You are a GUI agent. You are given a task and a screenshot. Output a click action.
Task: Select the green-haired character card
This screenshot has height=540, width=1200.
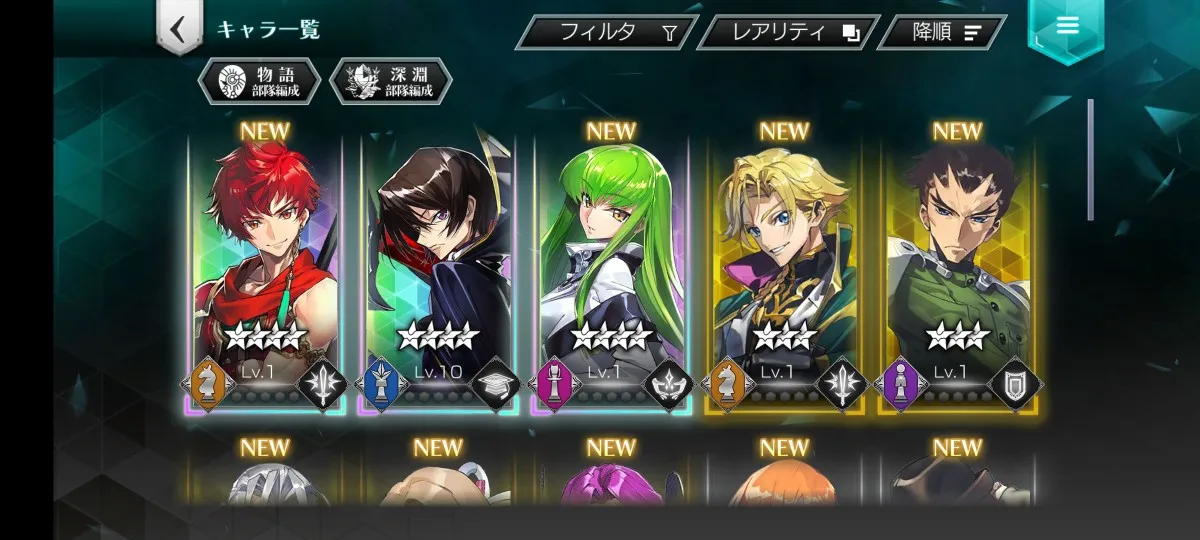pyautogui.click(x=610, y=272)
